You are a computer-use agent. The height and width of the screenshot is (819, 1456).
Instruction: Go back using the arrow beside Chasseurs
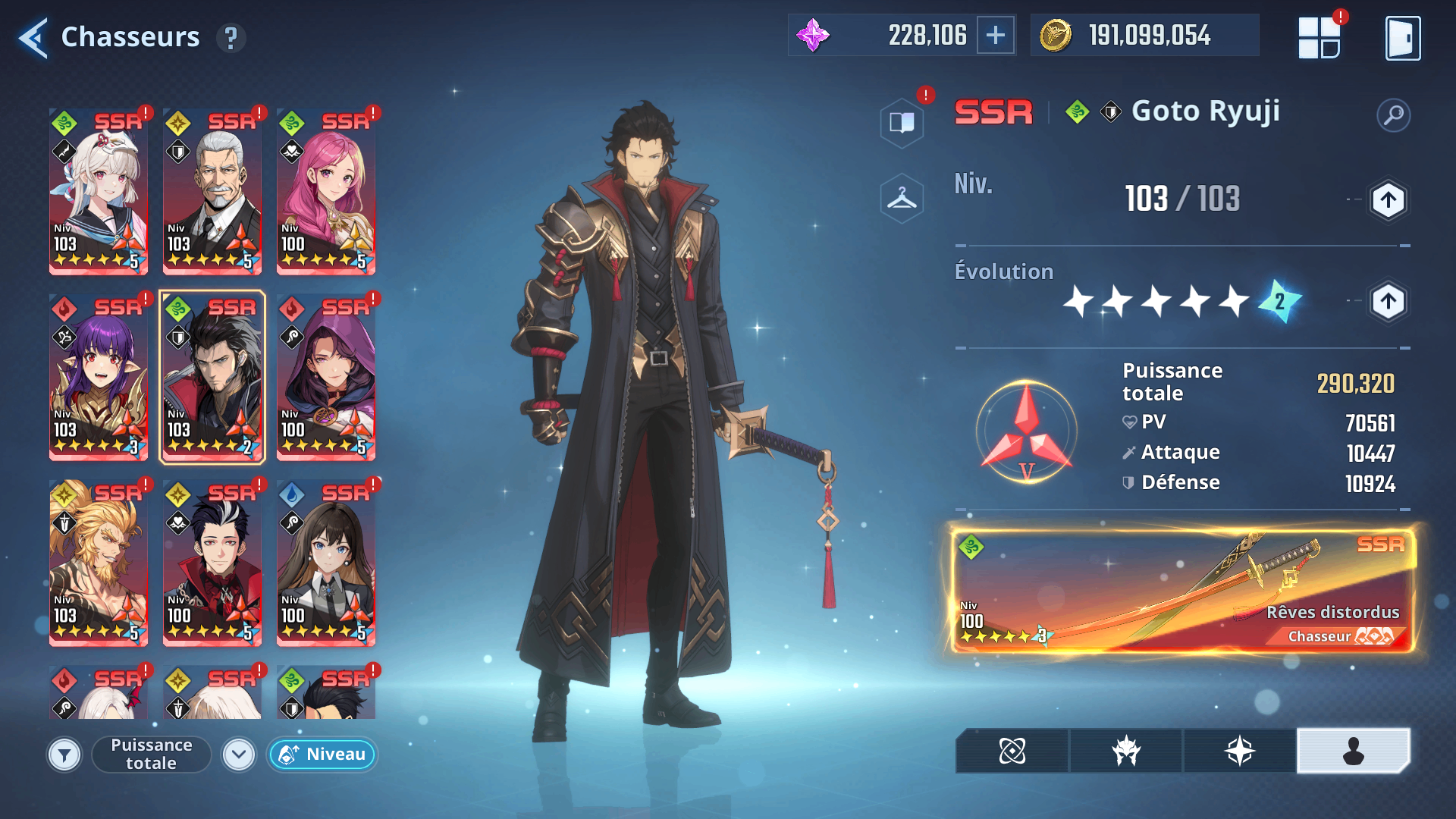click(x=33, y=37)
